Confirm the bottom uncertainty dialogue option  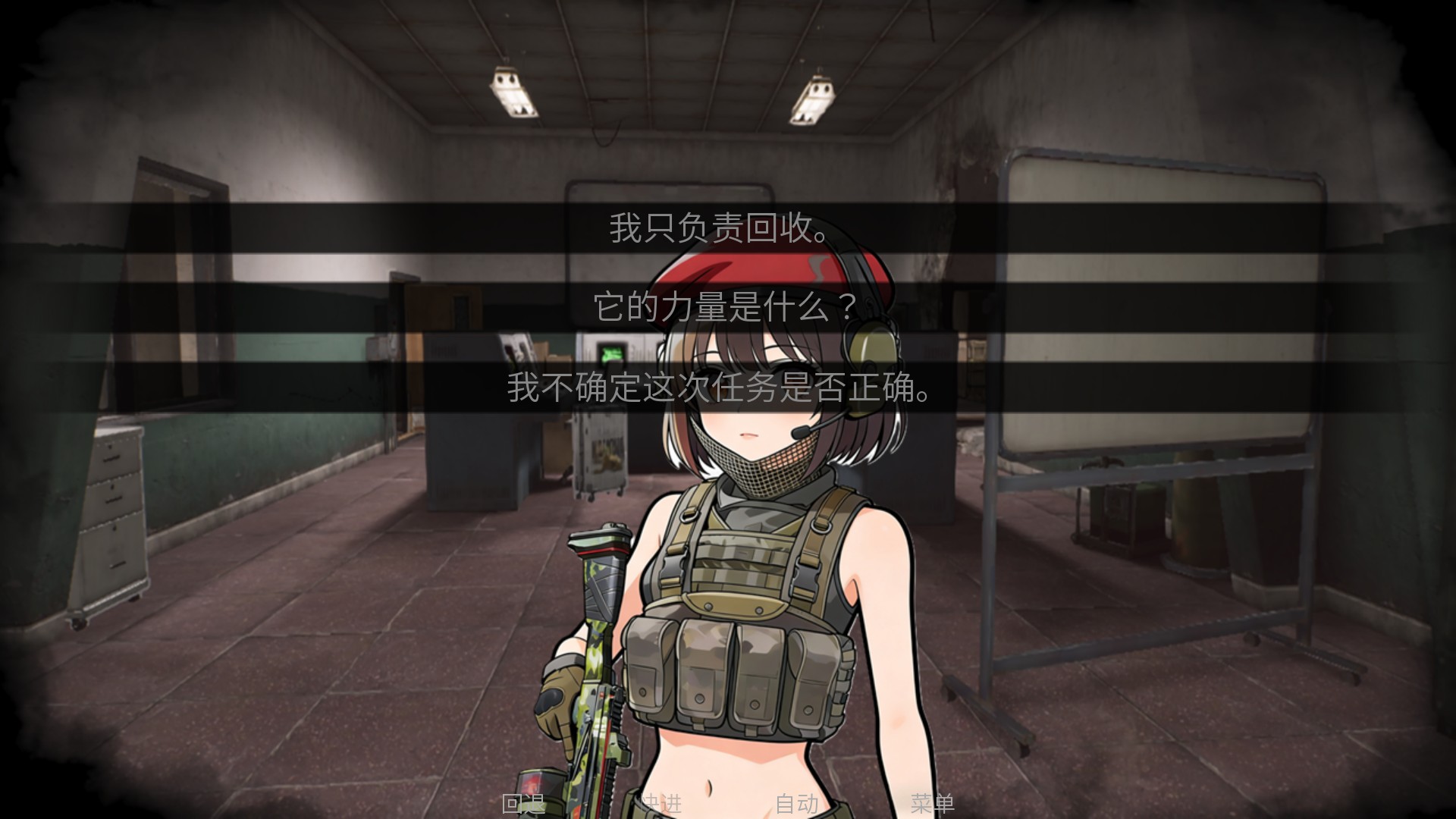point(719,390)
